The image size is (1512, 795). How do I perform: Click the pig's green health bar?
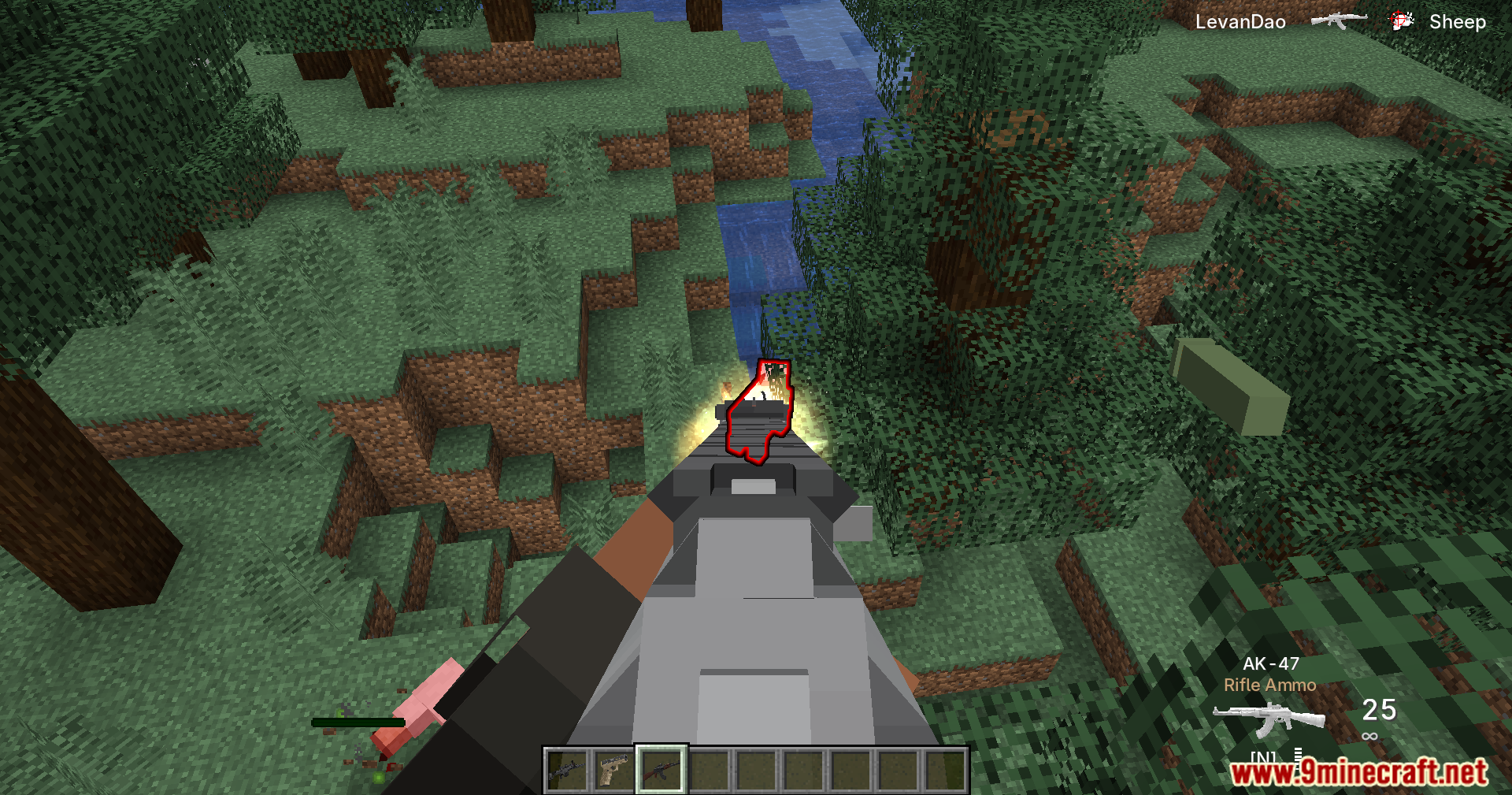click(x=356, y=722)
